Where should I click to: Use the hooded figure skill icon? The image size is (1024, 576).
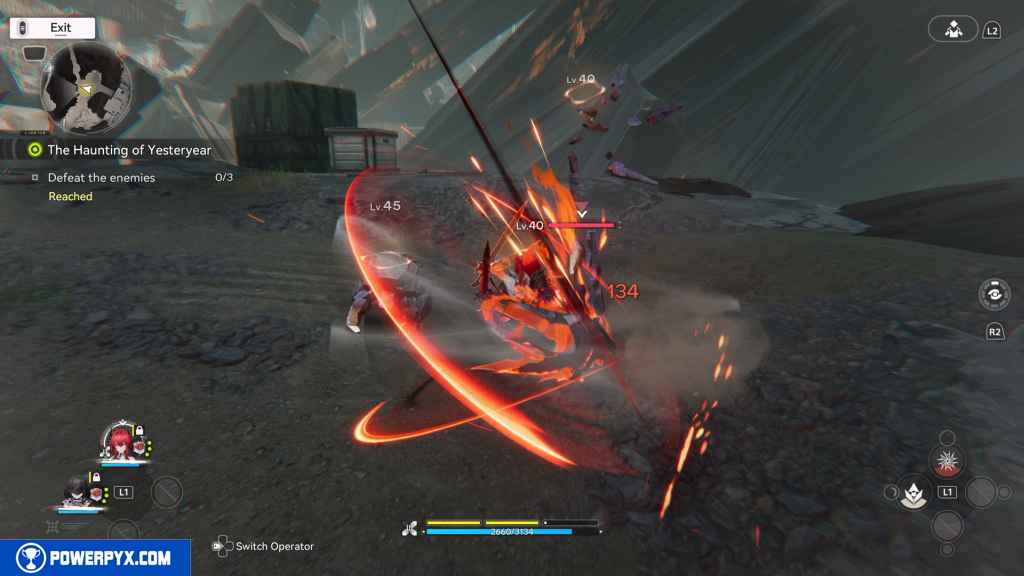914,492
